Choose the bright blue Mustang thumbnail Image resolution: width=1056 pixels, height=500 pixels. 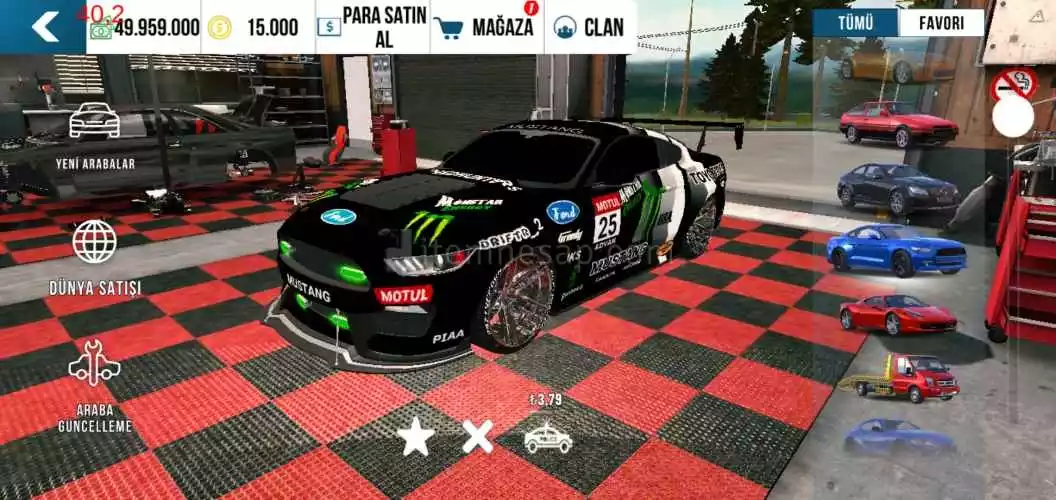896,248
